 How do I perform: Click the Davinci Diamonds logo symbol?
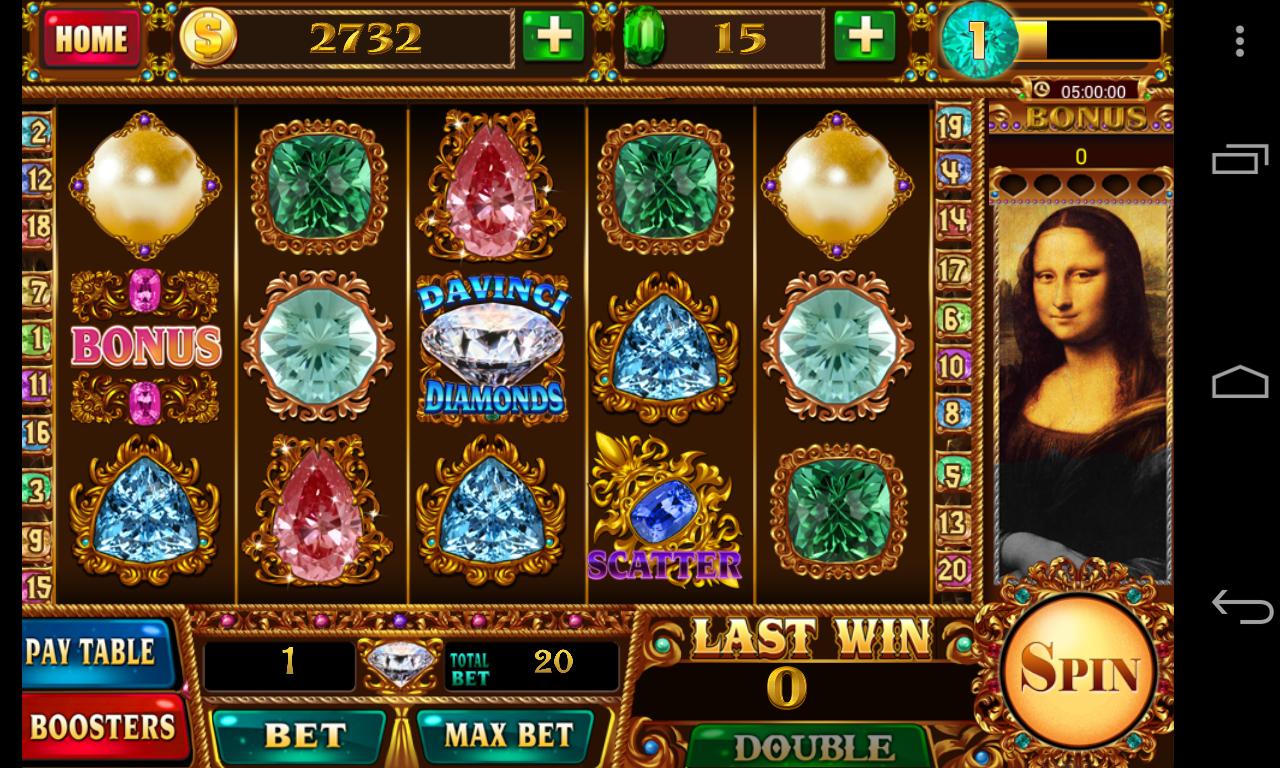492,345
